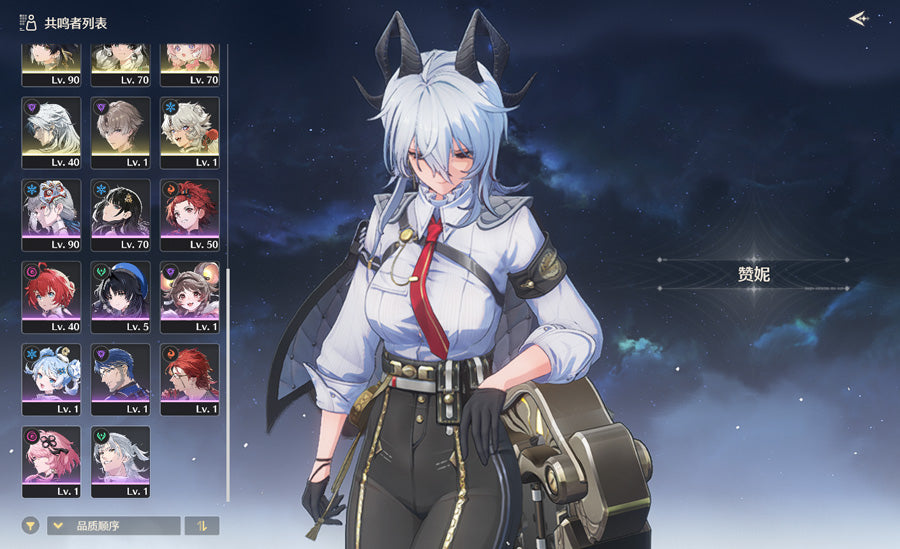Select the blue-beret Lv. 5 character

point(121,297)
